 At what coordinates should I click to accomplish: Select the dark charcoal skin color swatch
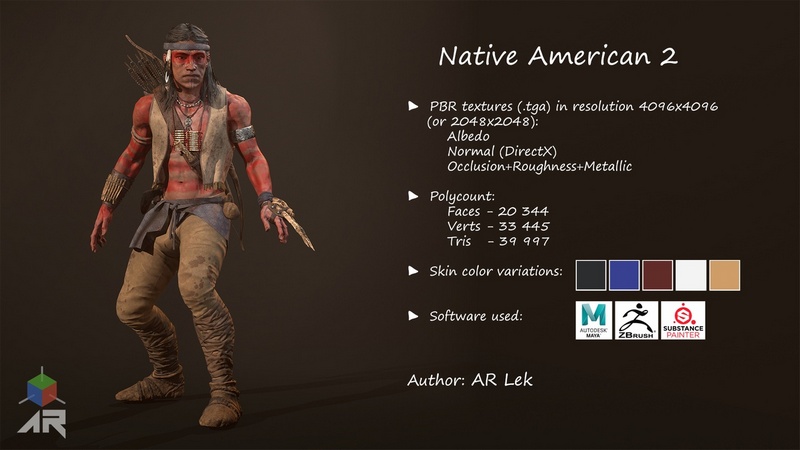coord(592,275)
